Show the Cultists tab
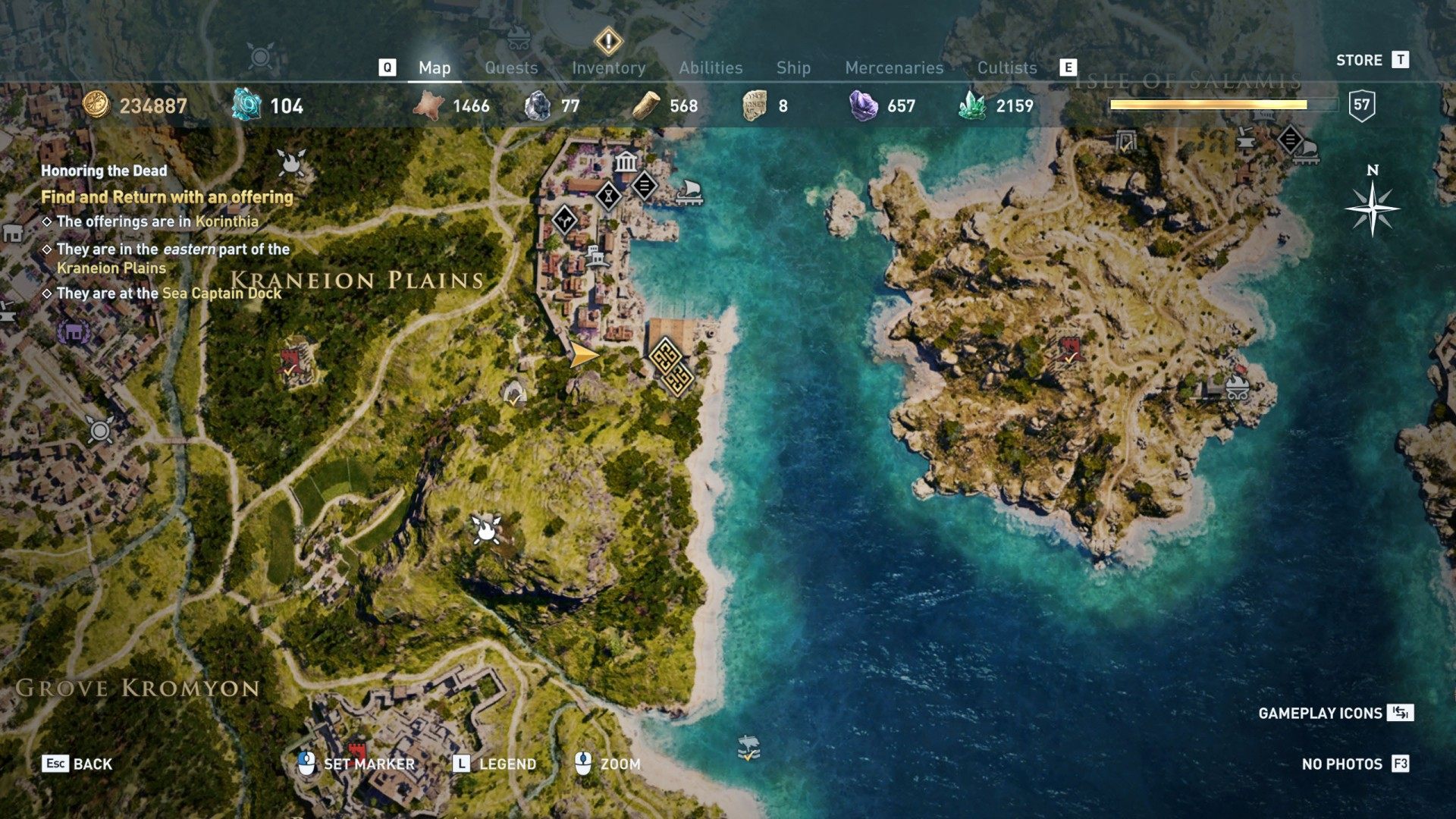 coord(1006,68)
